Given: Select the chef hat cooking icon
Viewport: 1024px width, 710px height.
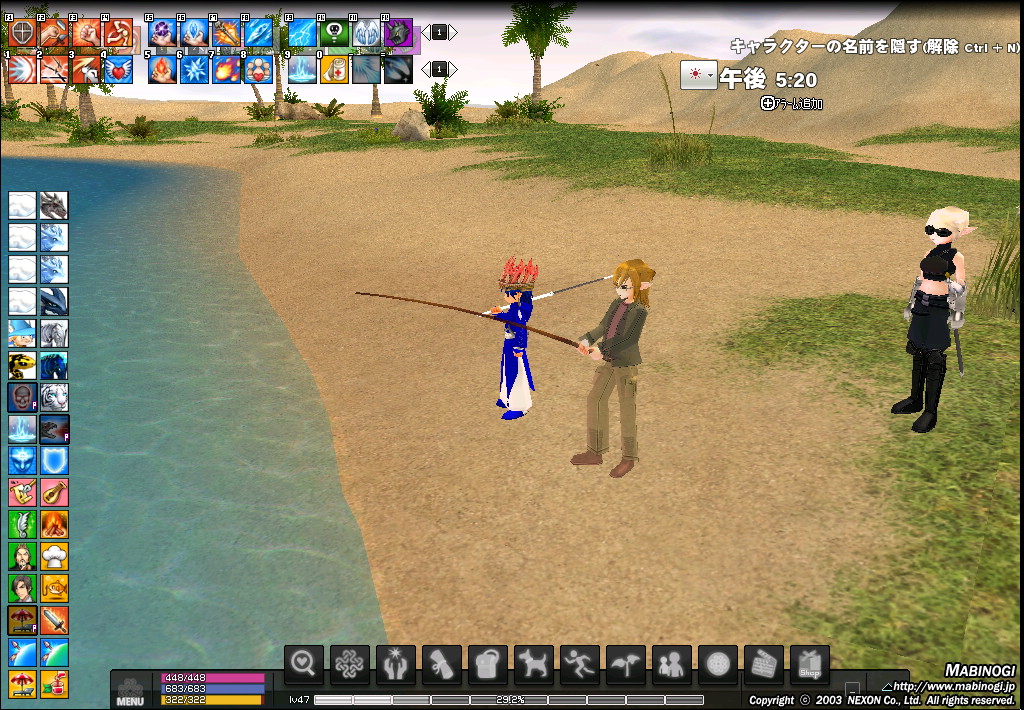Looking at the screenshot, I should click(x=54, y=555).
